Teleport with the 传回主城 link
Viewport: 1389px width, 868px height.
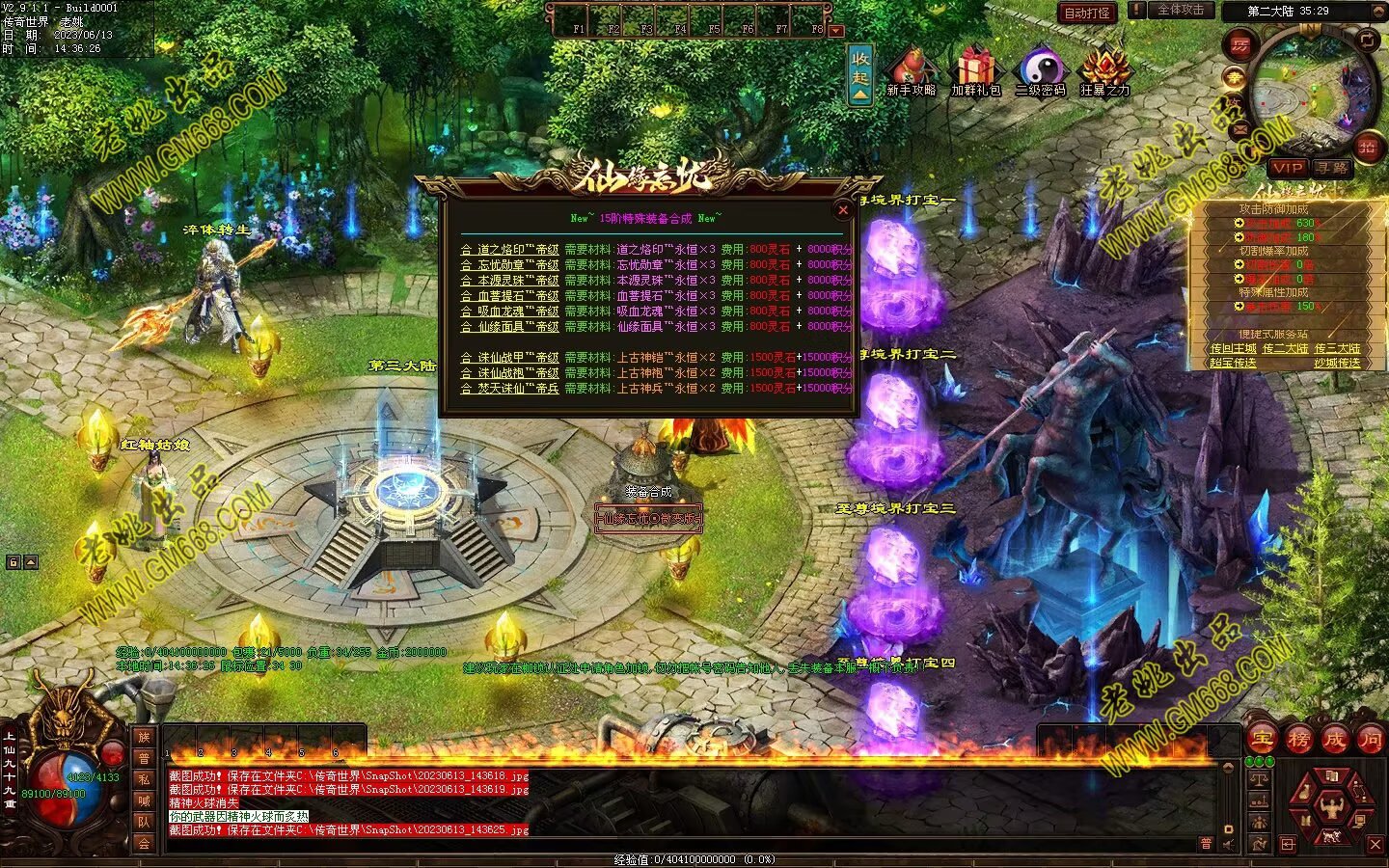[1233, 348]
